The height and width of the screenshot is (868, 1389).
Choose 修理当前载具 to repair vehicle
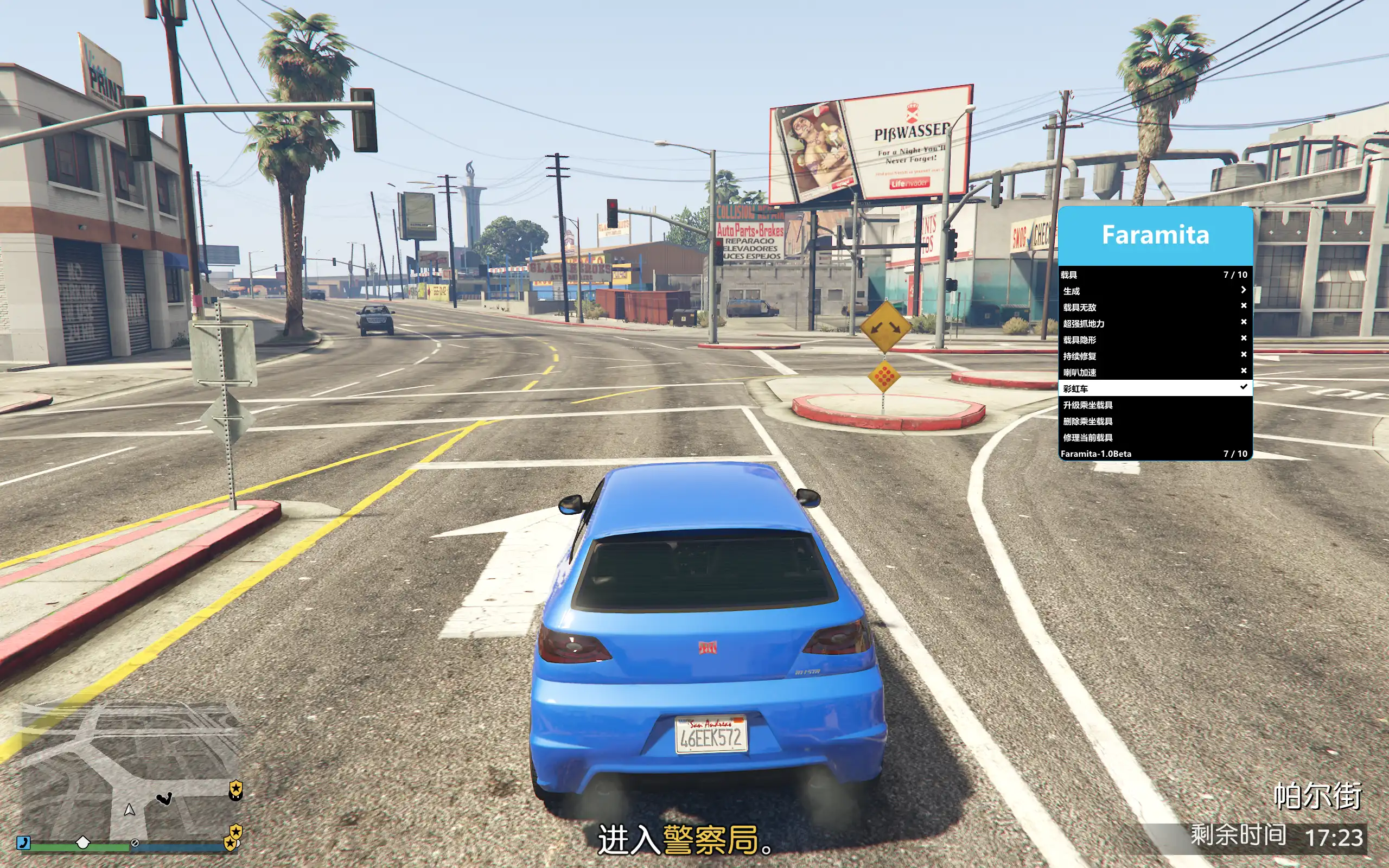pyautogui.click(x=1154, y=437)
